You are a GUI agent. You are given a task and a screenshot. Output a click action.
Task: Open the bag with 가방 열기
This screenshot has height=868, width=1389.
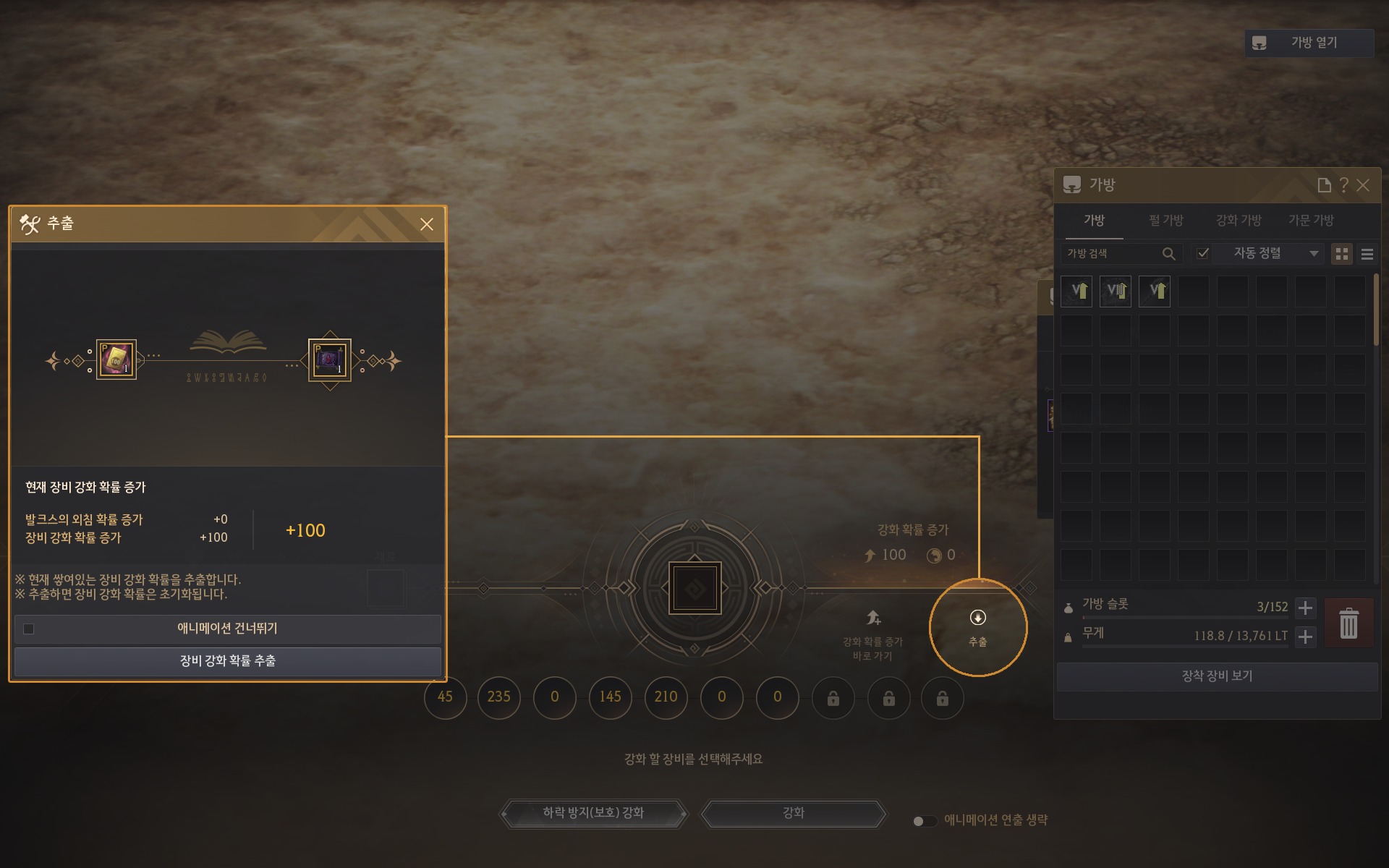coord(1309,43)
